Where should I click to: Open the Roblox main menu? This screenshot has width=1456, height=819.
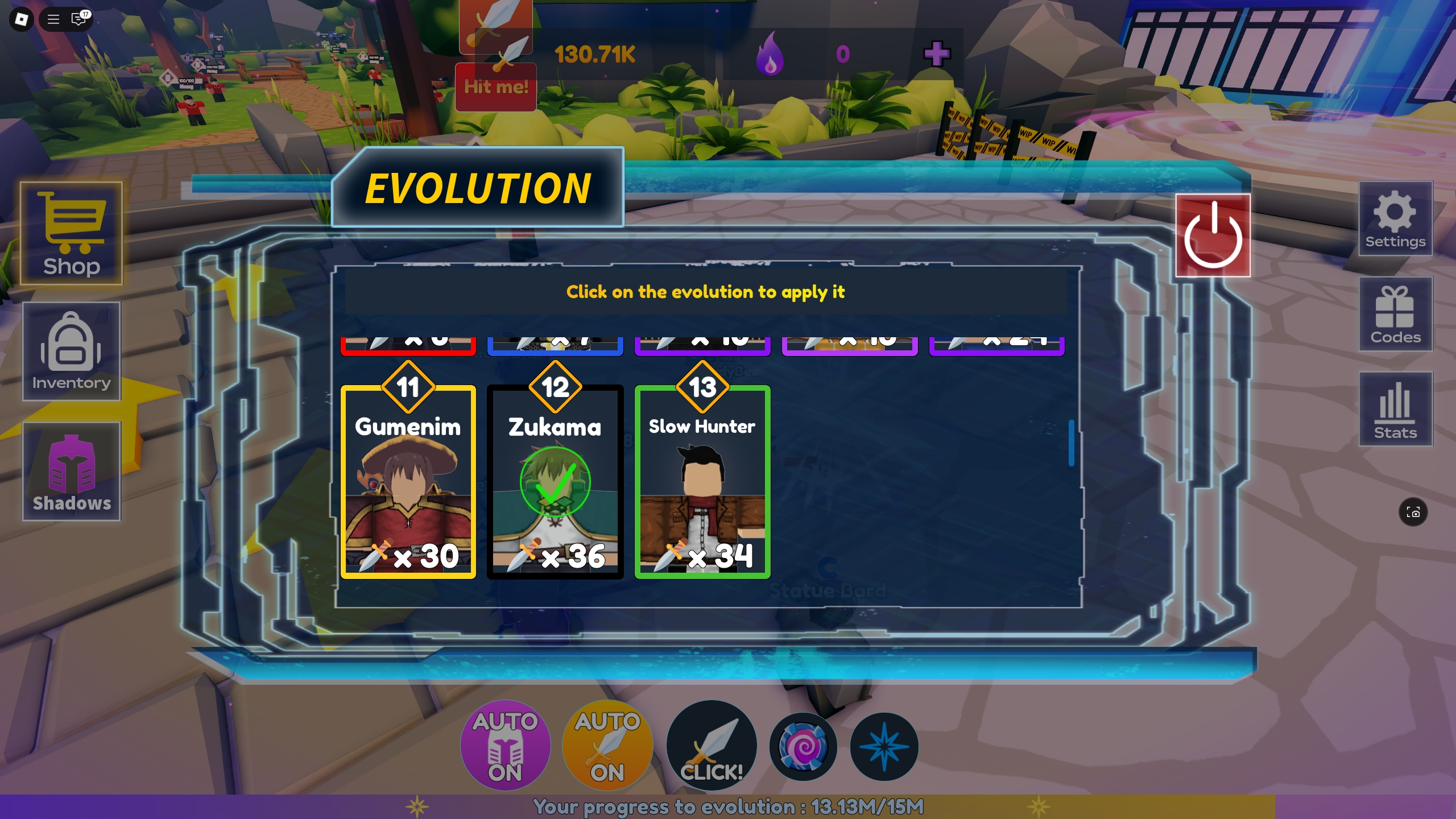click(53, 19)
